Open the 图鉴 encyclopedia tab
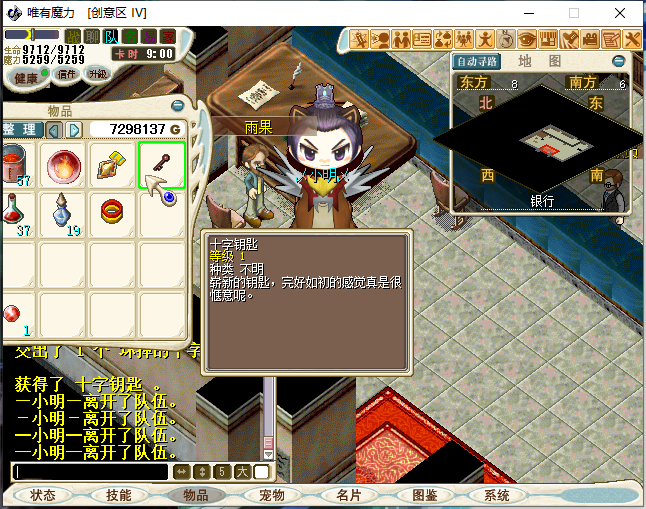The width and height of the screenshot is (646, 509). point(424,495)
